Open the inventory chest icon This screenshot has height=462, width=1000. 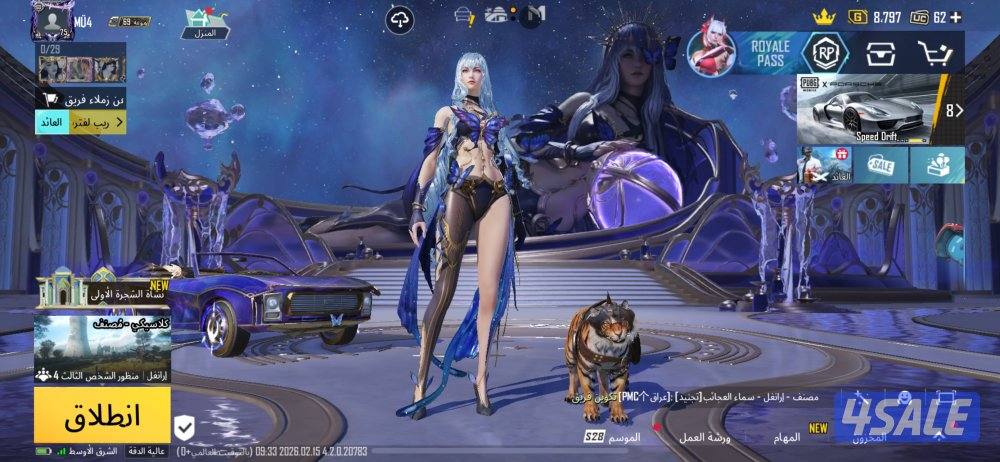point(880,52)
